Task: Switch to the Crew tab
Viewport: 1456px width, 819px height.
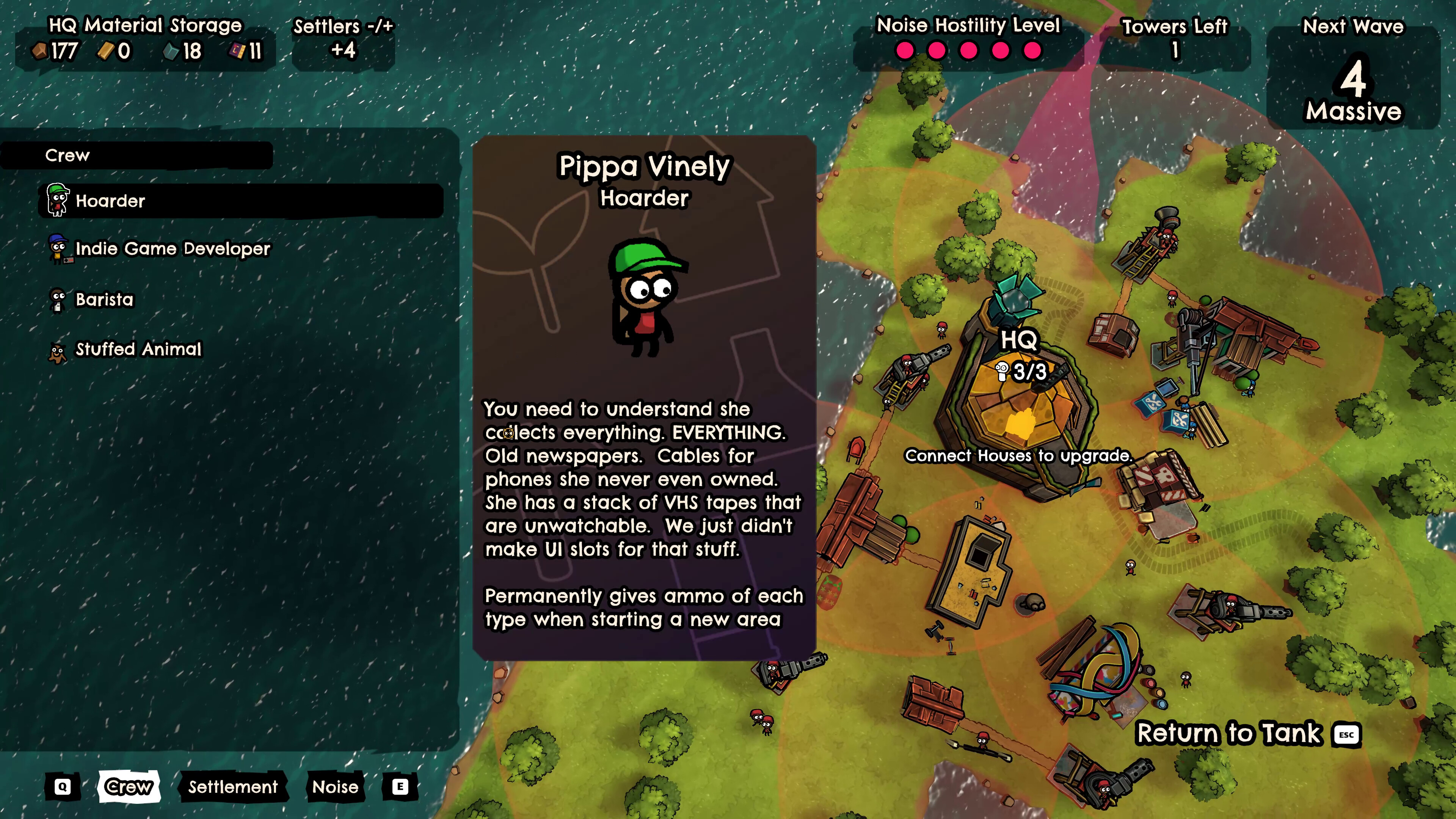Action: [129, 786]
